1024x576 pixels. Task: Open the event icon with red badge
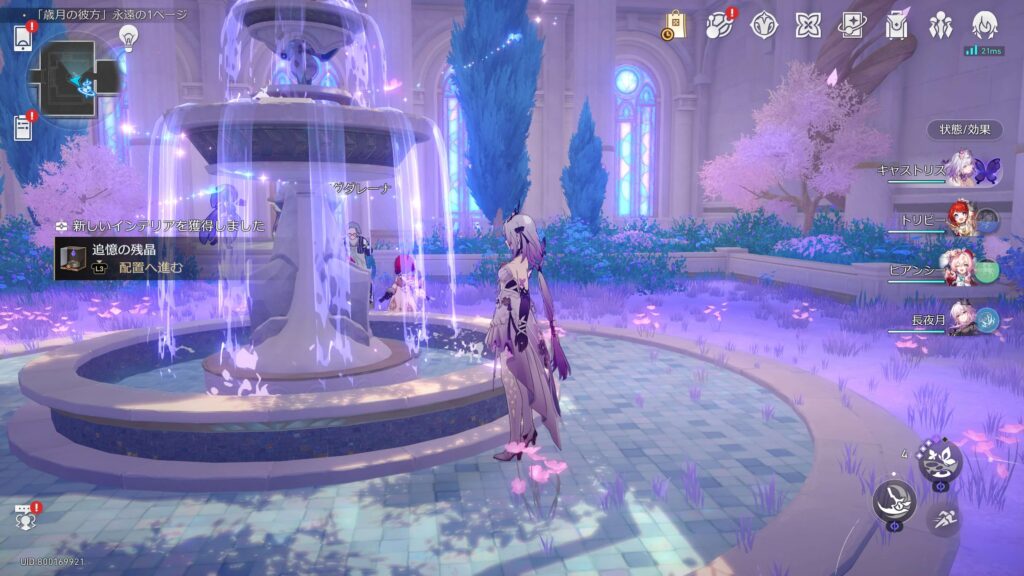click(719, 25)
